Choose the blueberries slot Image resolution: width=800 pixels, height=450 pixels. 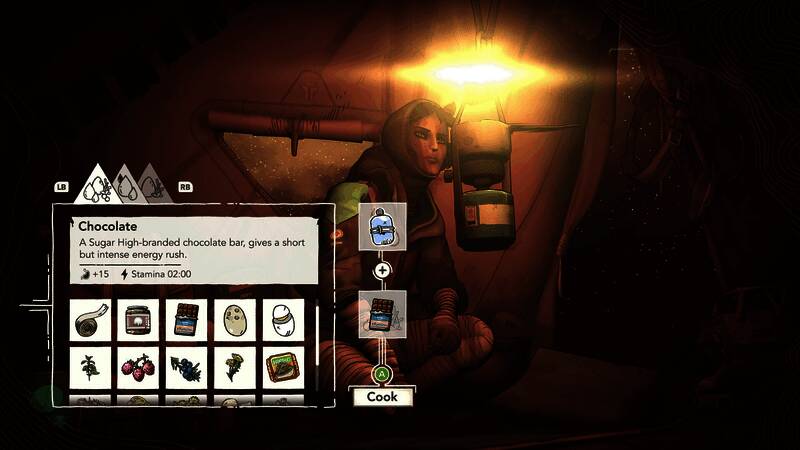pyautogui.click(x=187, y=367)
